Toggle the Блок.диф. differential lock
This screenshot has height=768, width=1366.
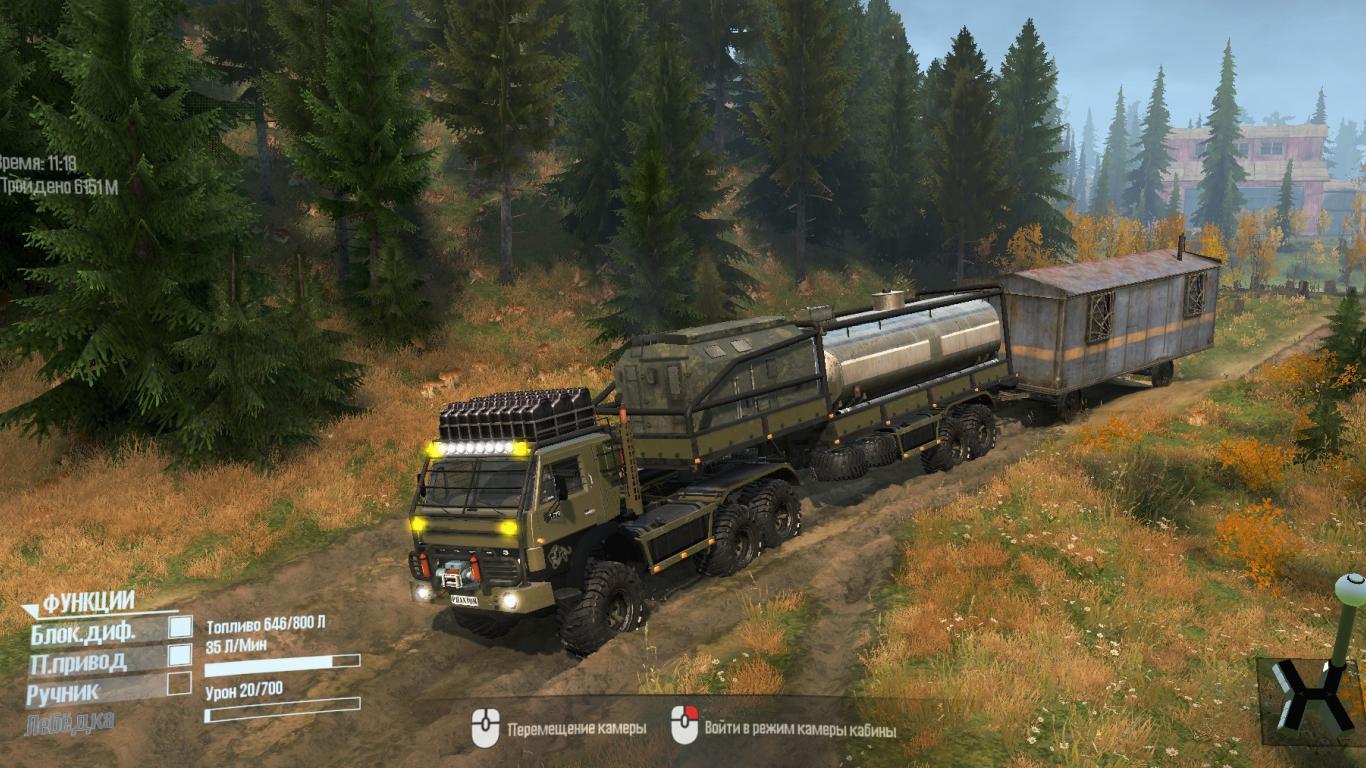[180, 627]
